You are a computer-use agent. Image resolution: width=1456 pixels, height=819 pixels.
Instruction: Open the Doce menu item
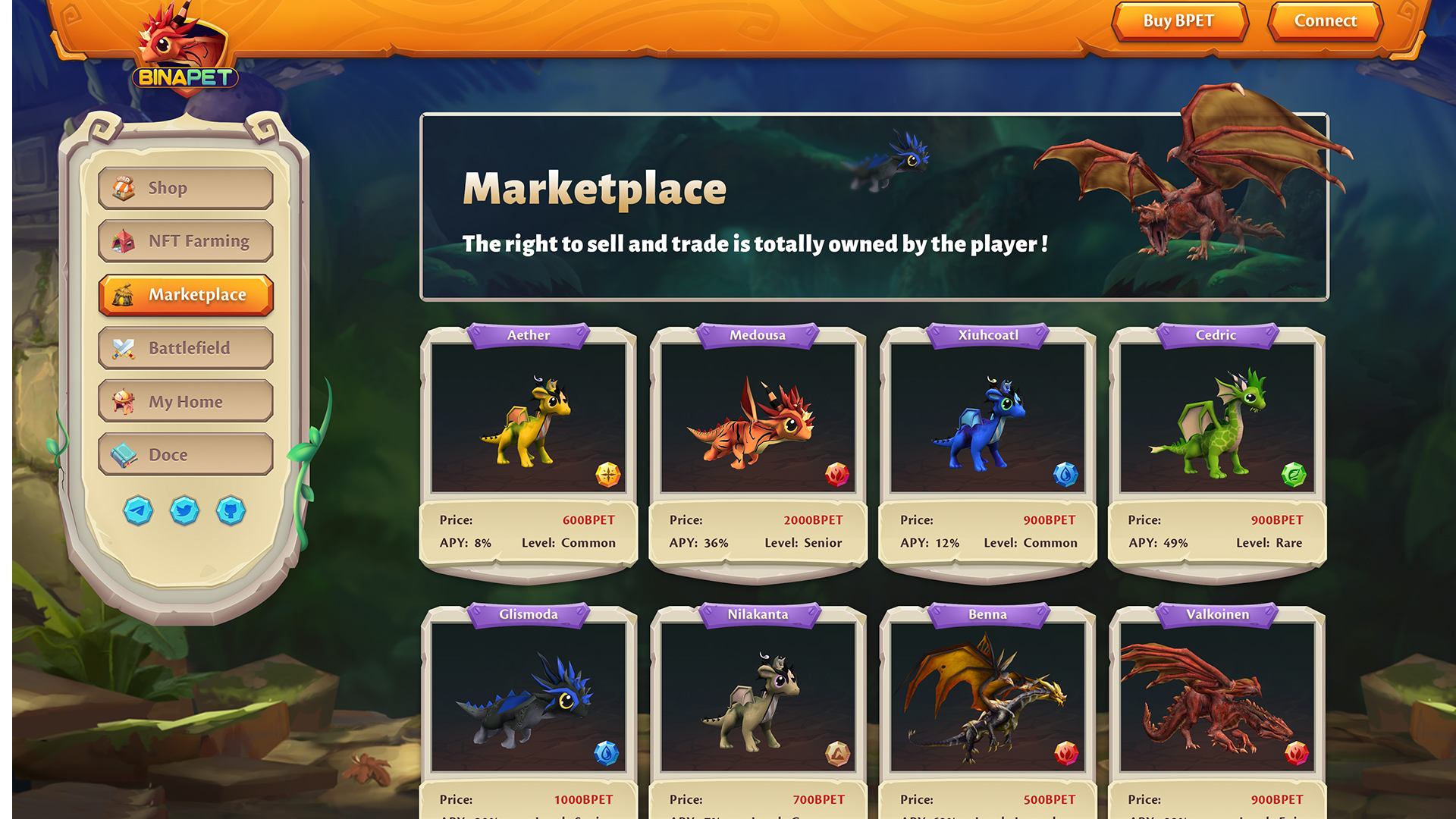point(186,454)
